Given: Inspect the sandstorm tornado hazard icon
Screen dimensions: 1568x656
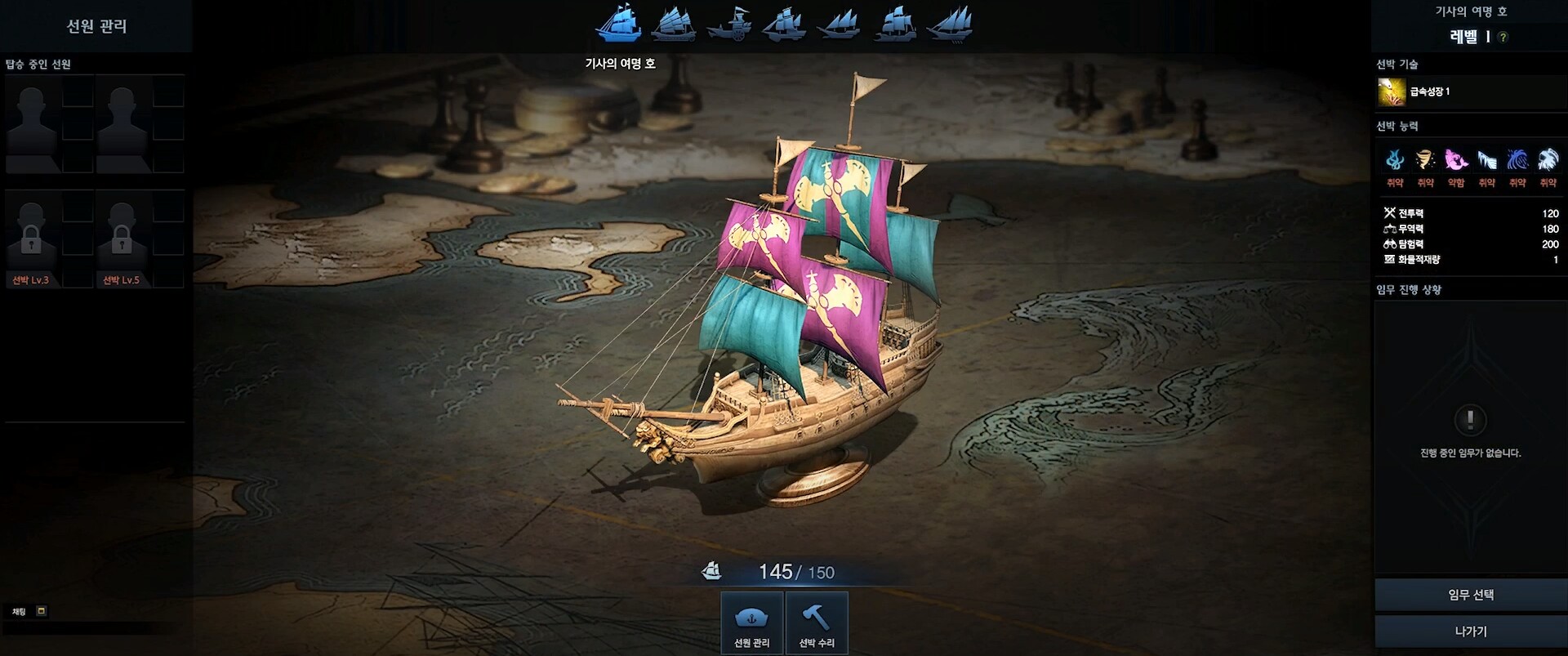Looking at the screenshot, I should (x=1425, y=159).
